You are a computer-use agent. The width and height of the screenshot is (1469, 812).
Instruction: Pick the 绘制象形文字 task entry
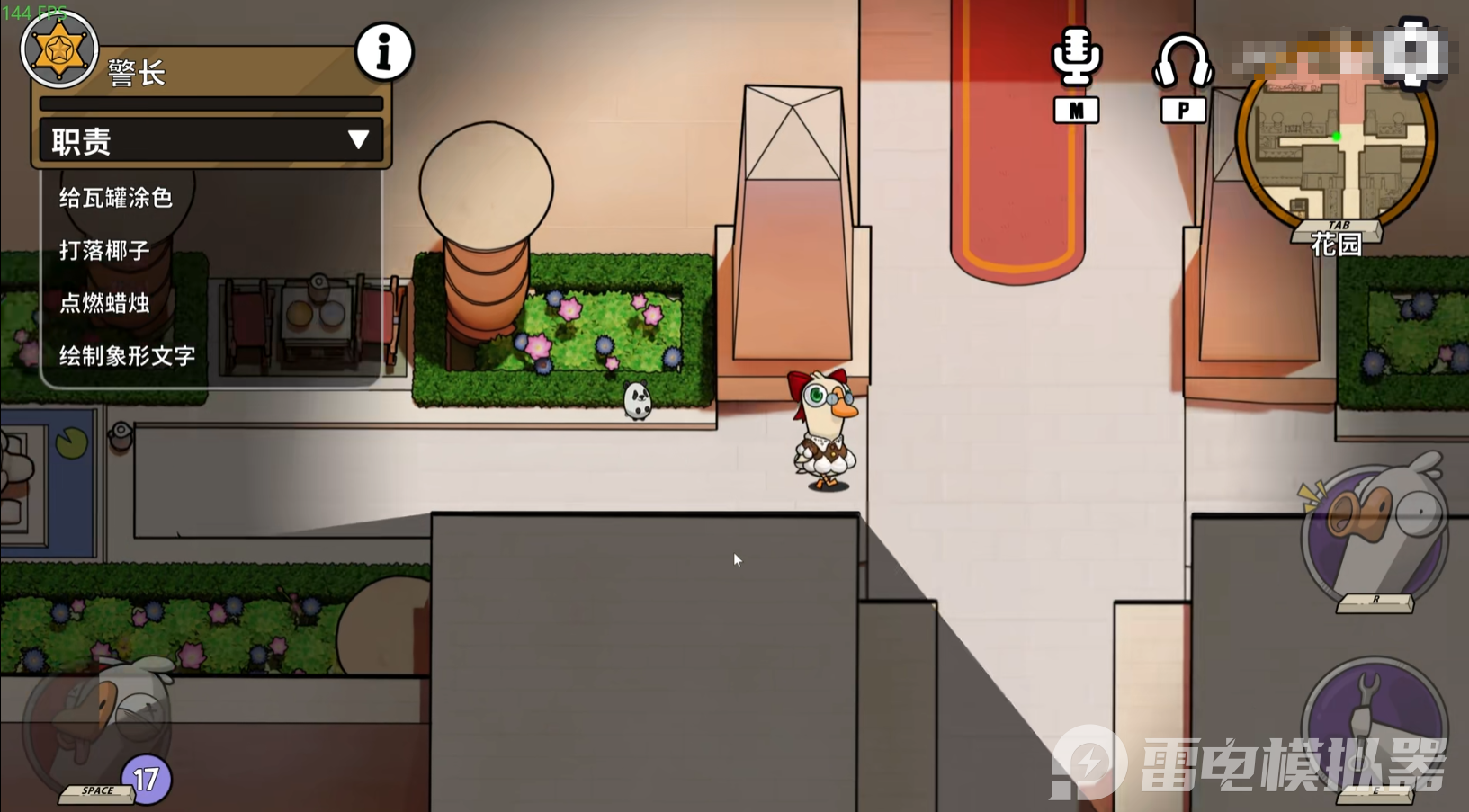click(x=127, y=356)
